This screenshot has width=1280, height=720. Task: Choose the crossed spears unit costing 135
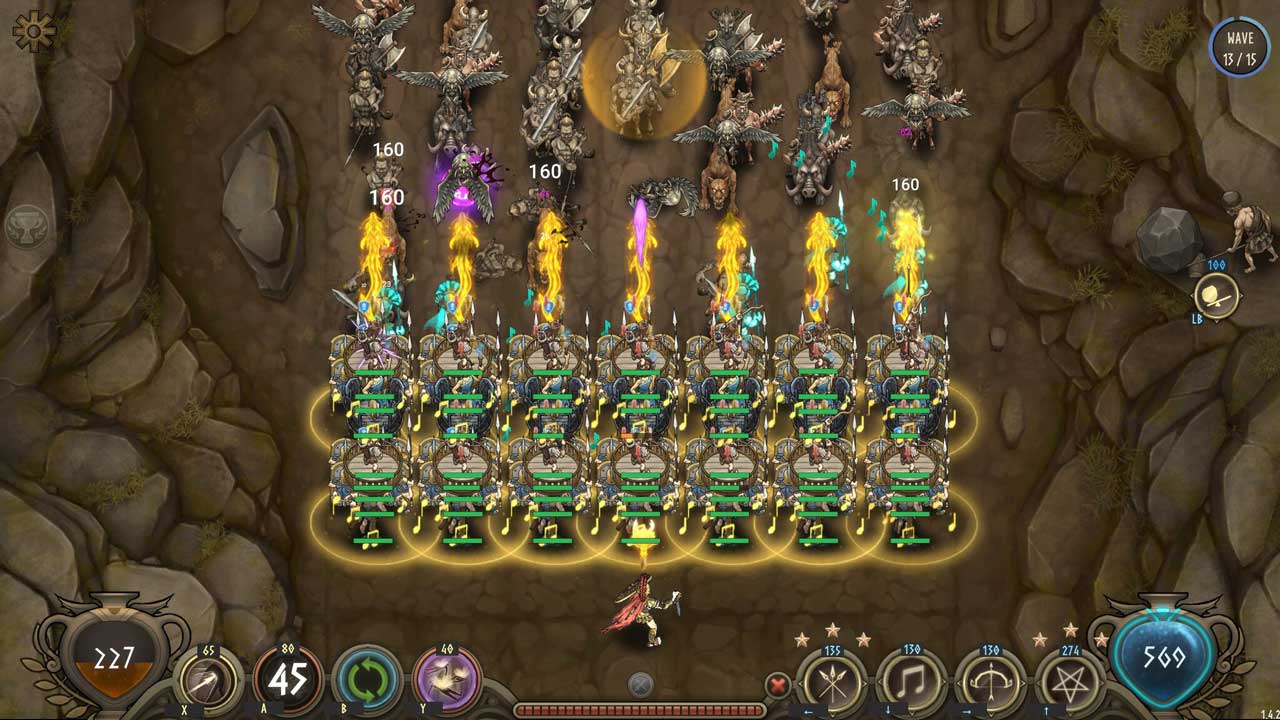click(832, 685)
